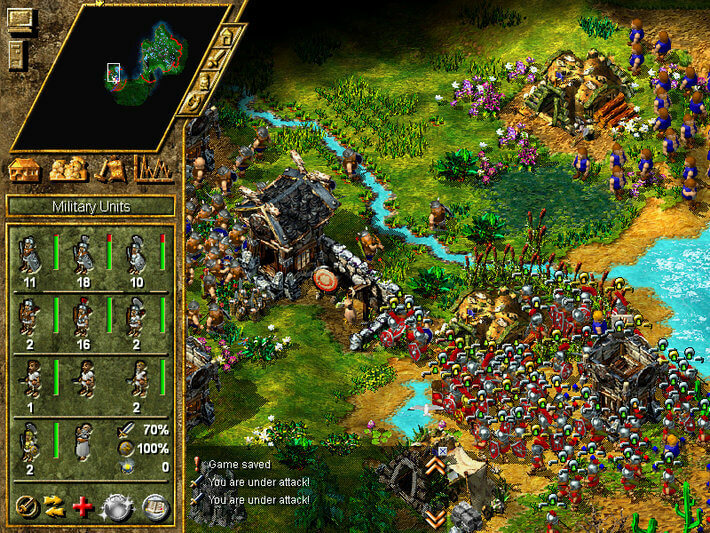The width and height of the screenshot is (710, 533).
Task: Click the minimap overview of the island
Action: click(120, 75)
